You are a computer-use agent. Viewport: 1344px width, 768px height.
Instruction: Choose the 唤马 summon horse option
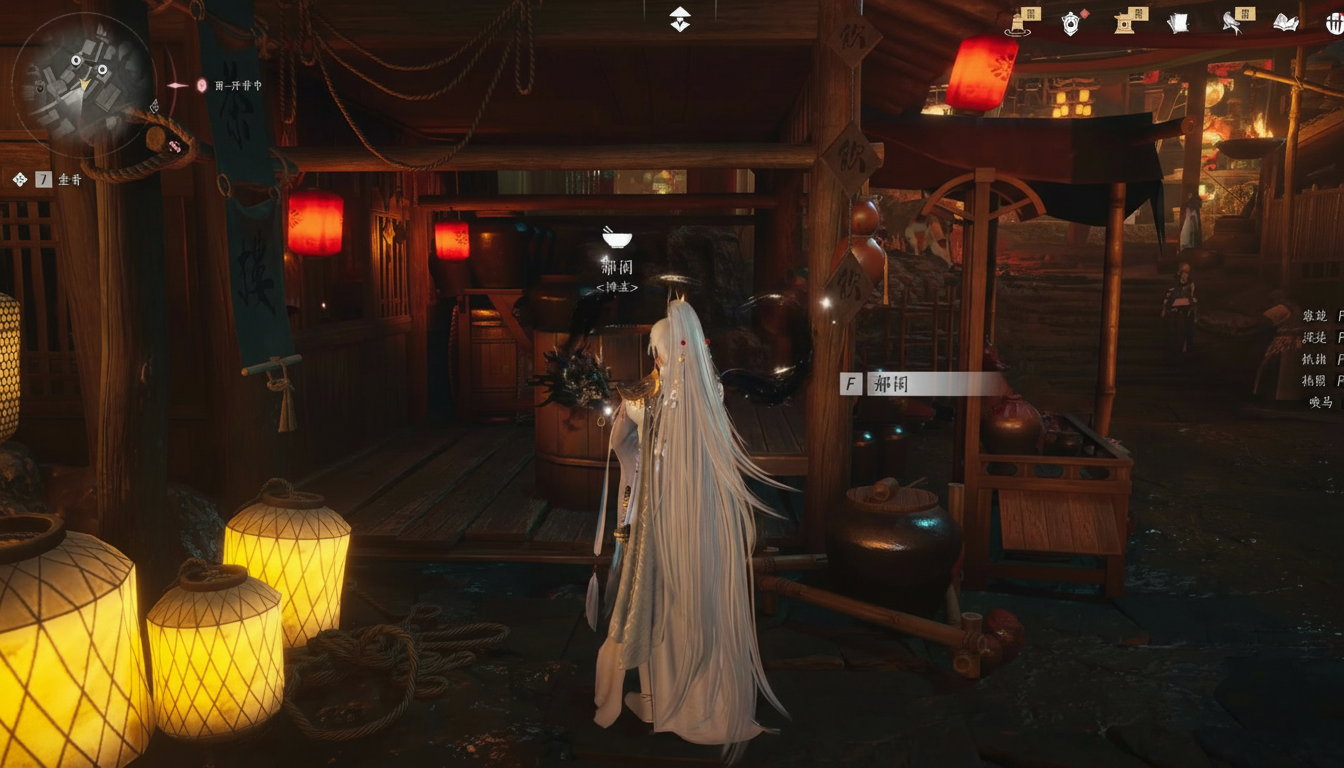1321,402
